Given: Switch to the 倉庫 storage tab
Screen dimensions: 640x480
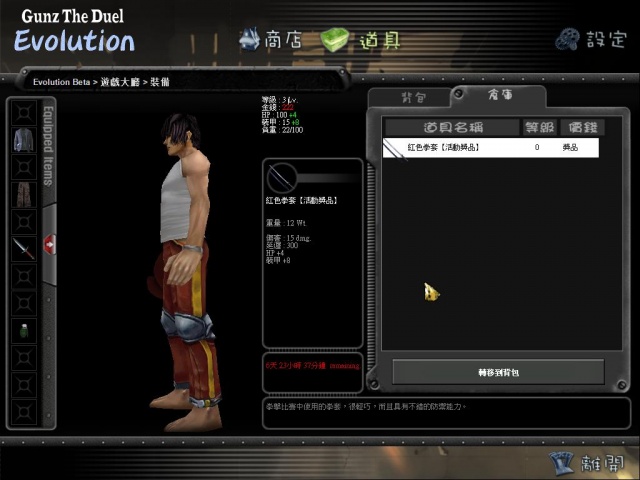Looking at the screenshot, I should click(500, 96).
